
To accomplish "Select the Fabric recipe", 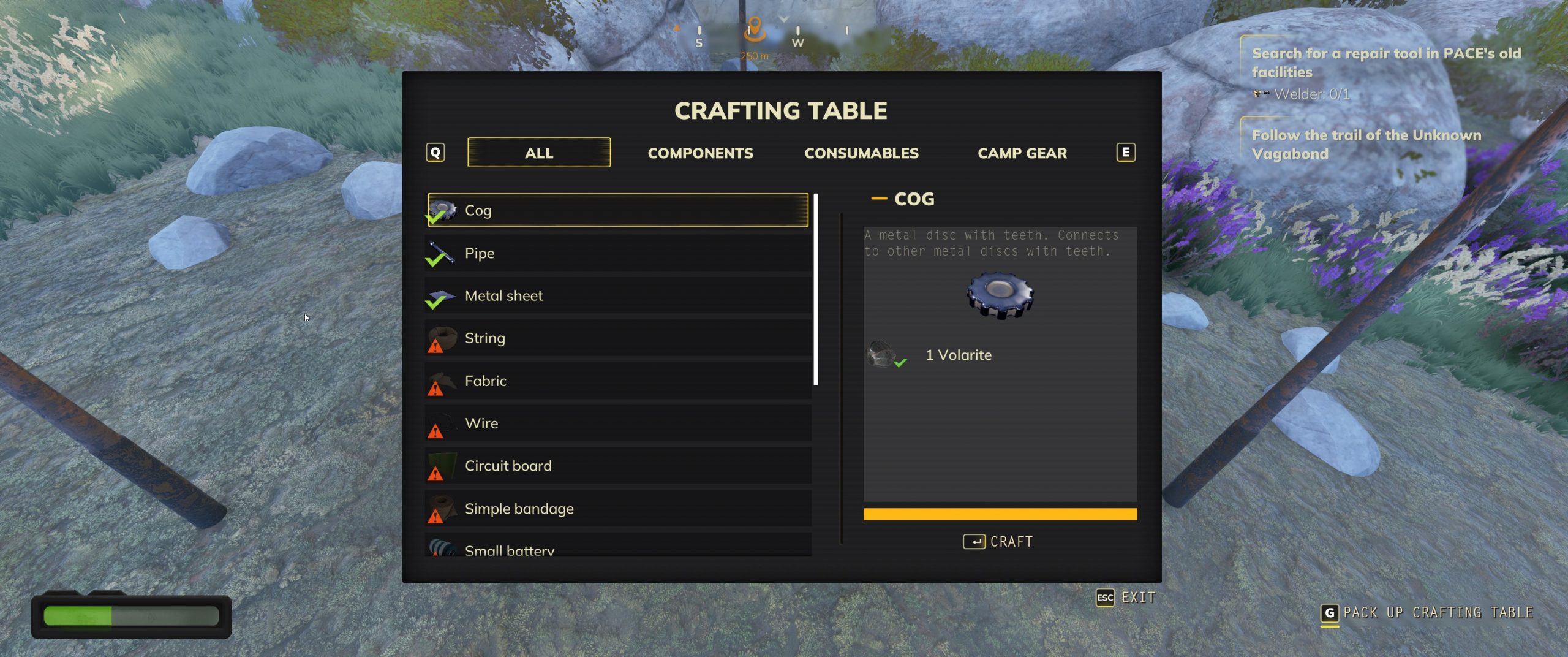I will (x=617, y=381).
